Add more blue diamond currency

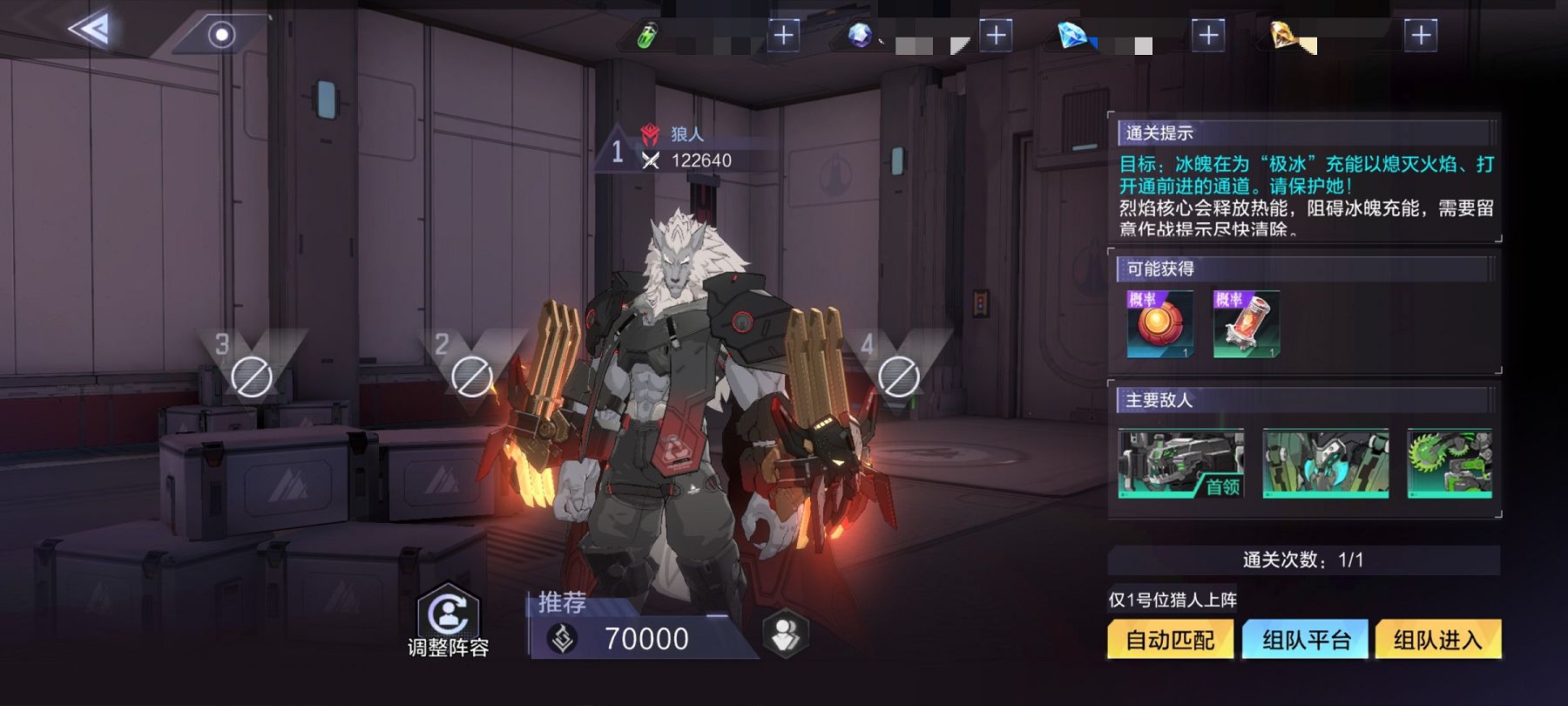click(x=1207, y=35)
